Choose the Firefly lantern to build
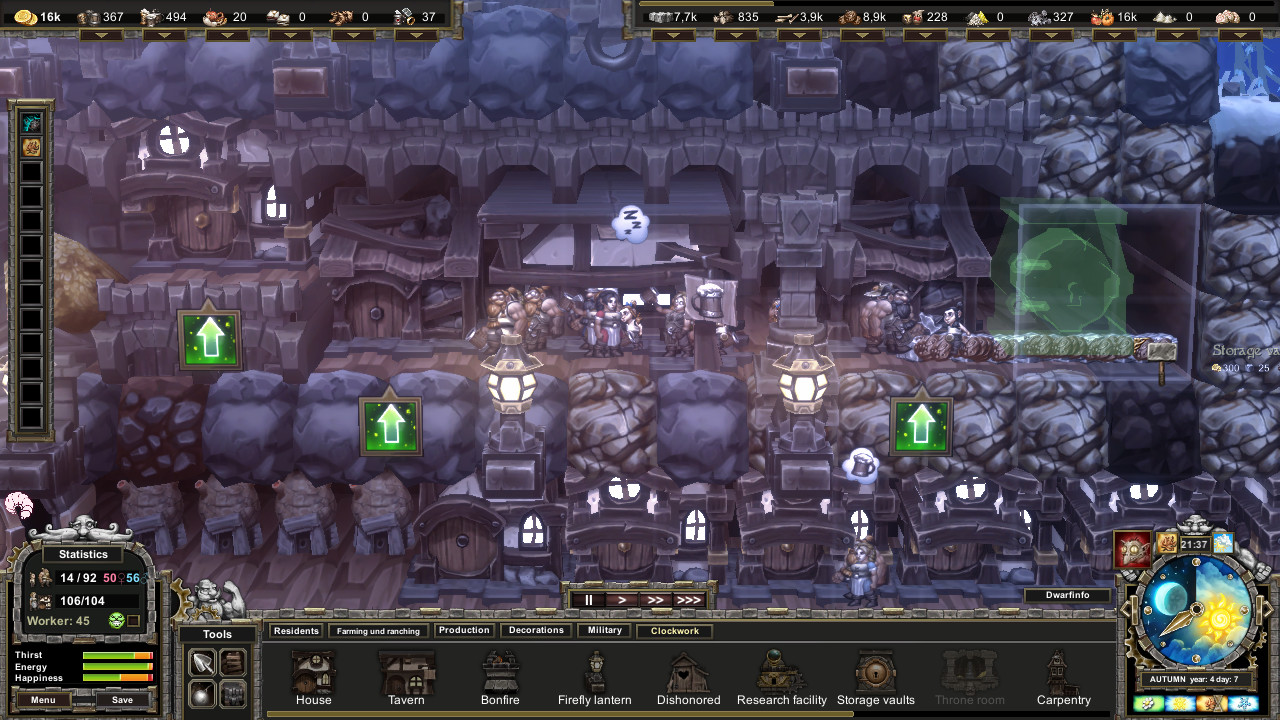 pyautogui.click(x=594, y=670)
